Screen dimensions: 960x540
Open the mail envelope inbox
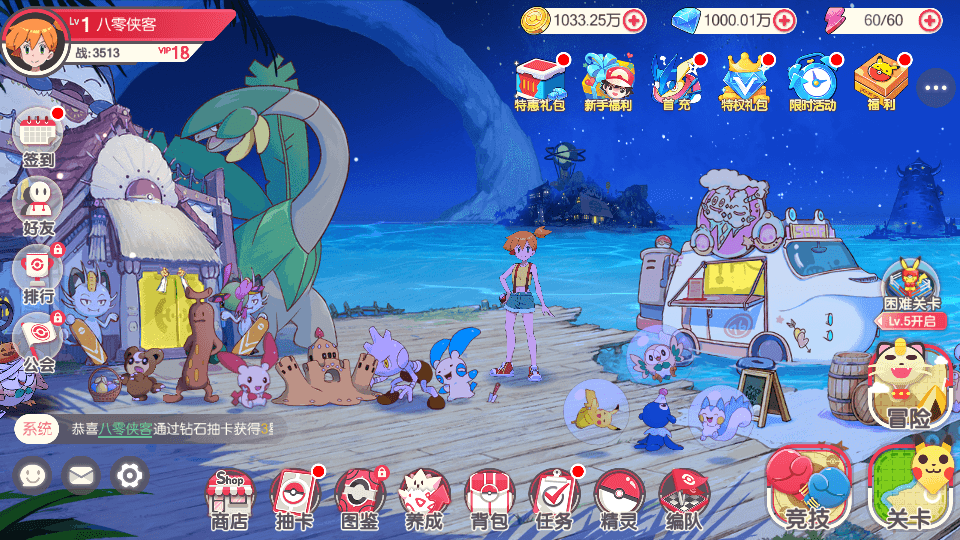pyautogui.click(x=81, y=475)
